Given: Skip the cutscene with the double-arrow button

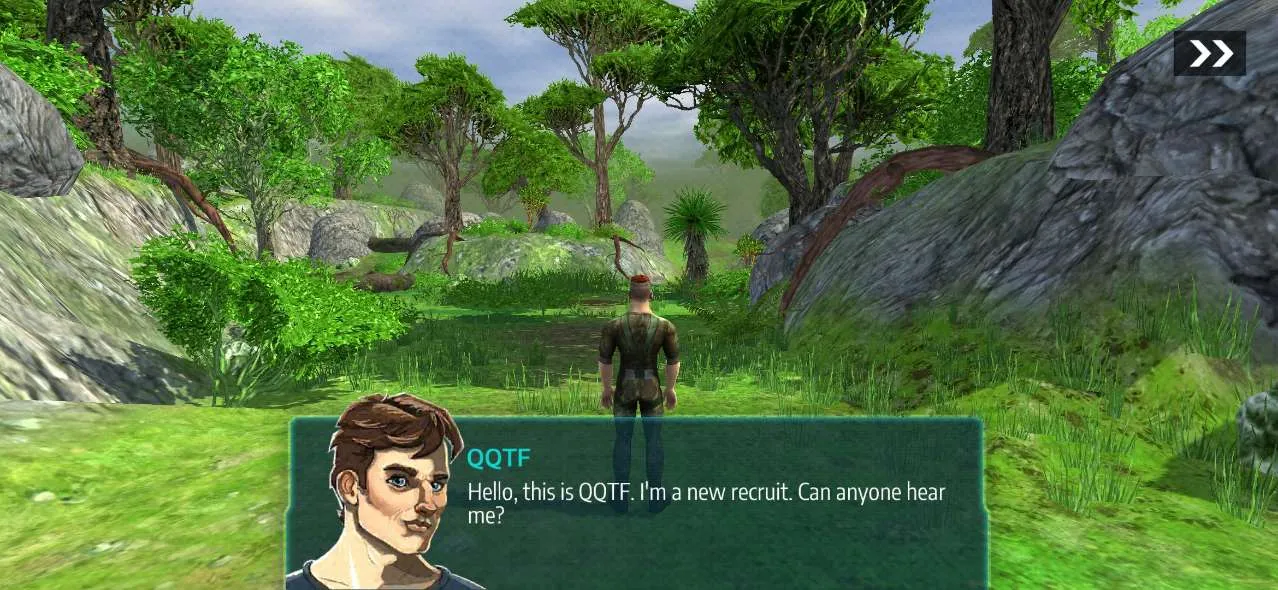Looking at the screenshot, I should click(x=1209, y=53).
